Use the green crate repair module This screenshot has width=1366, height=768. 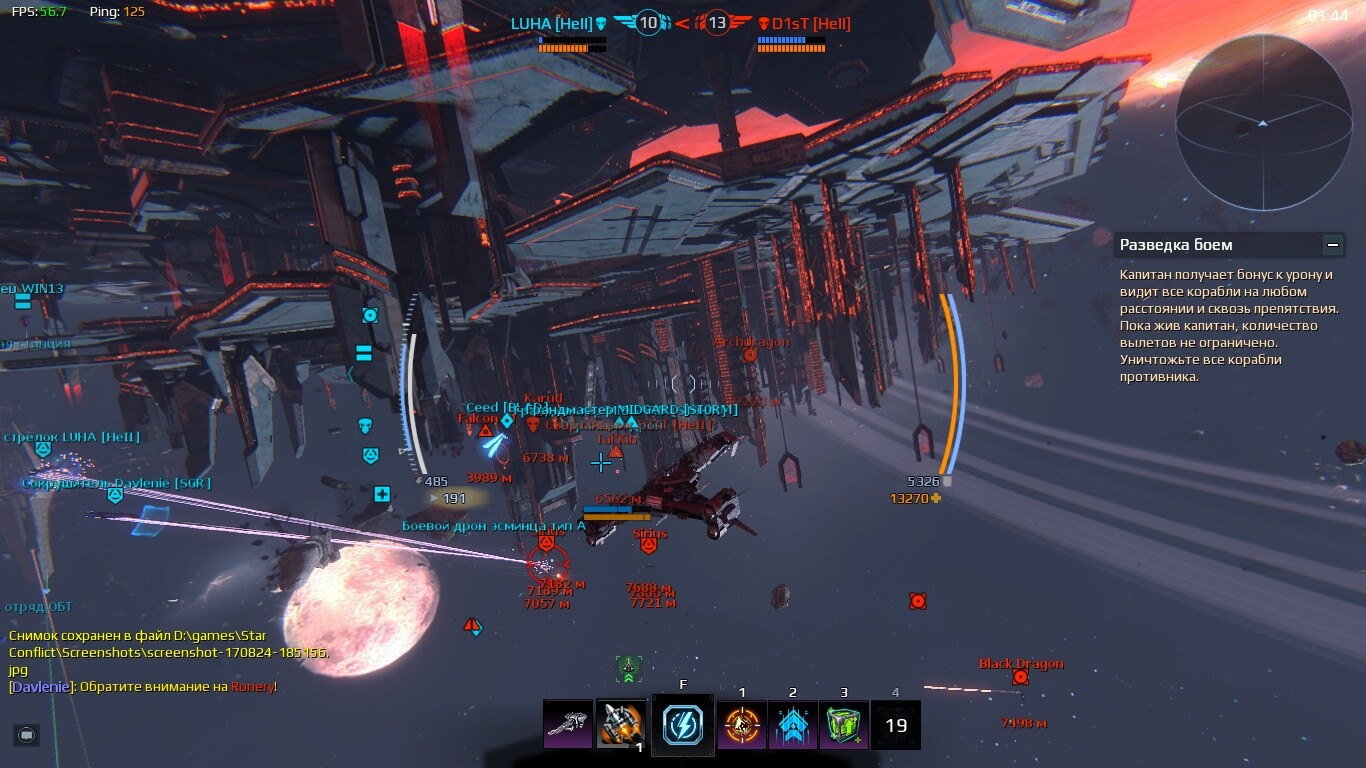(x=844, y=724)
